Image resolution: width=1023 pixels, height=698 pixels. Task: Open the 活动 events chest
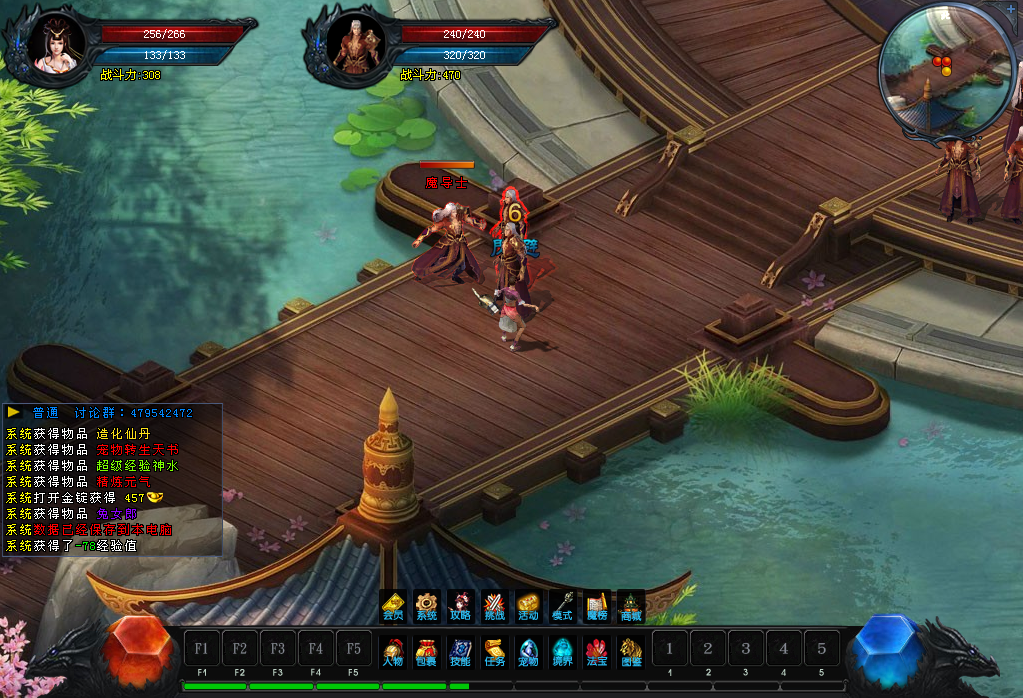[528, 606]
